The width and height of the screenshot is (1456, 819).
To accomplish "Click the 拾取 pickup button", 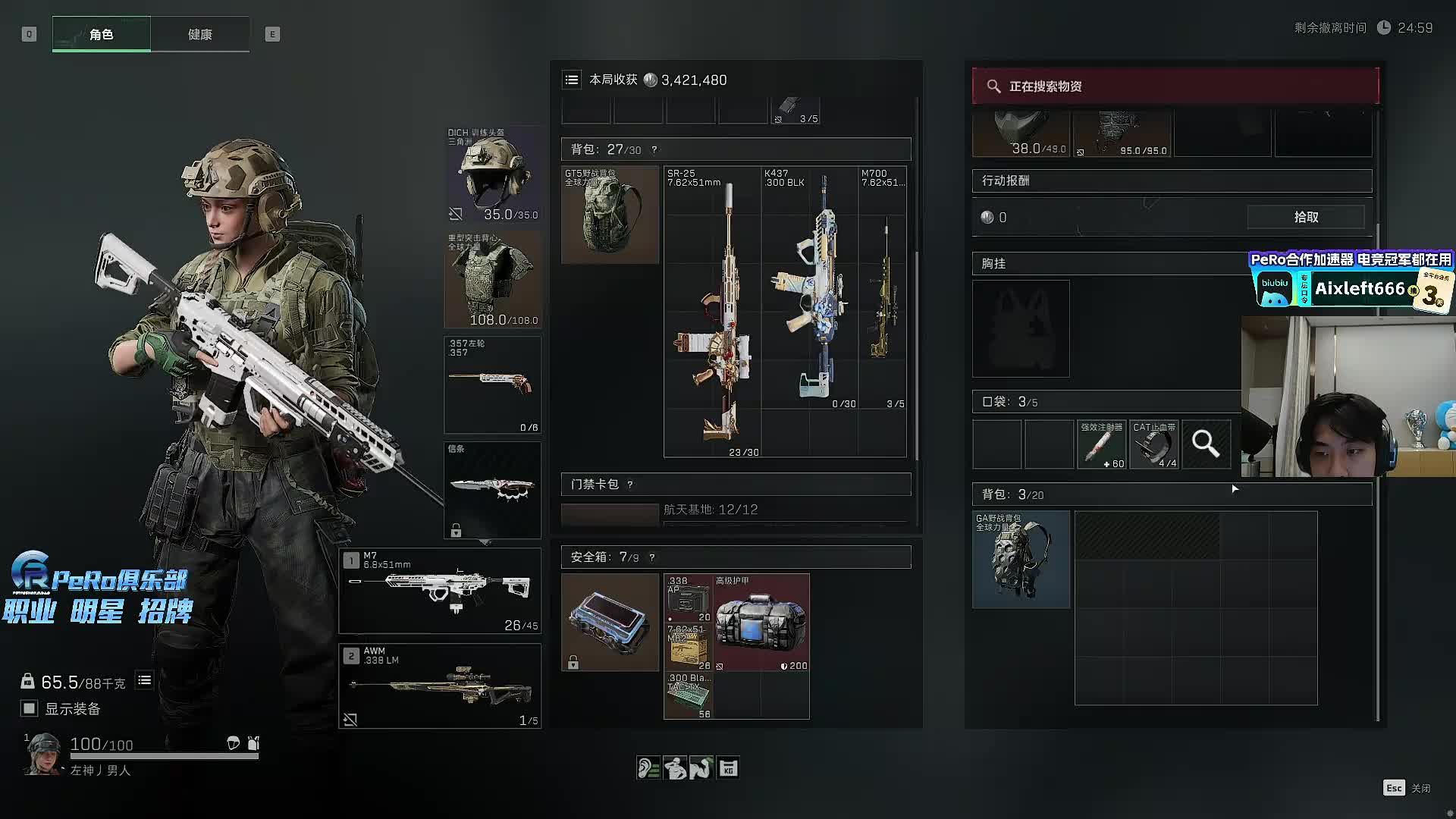I will 1306,217.
